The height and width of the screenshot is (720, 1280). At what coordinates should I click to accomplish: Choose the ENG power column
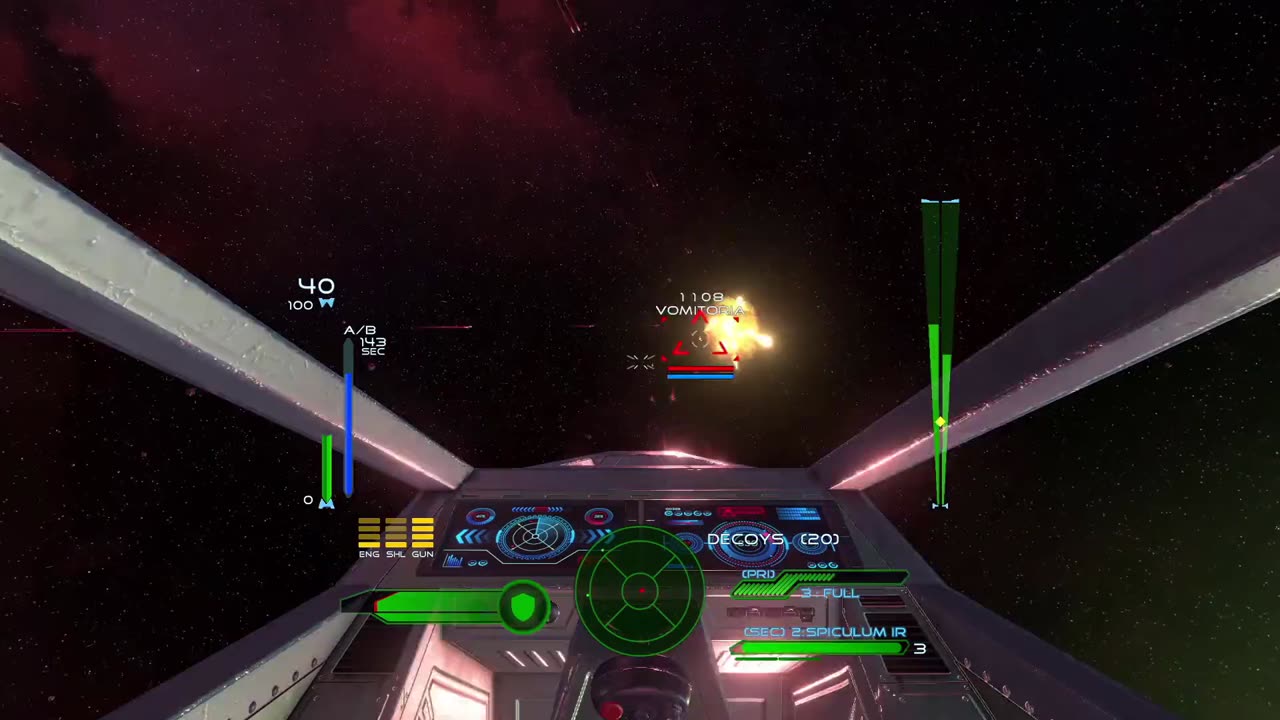pos(369,533)
